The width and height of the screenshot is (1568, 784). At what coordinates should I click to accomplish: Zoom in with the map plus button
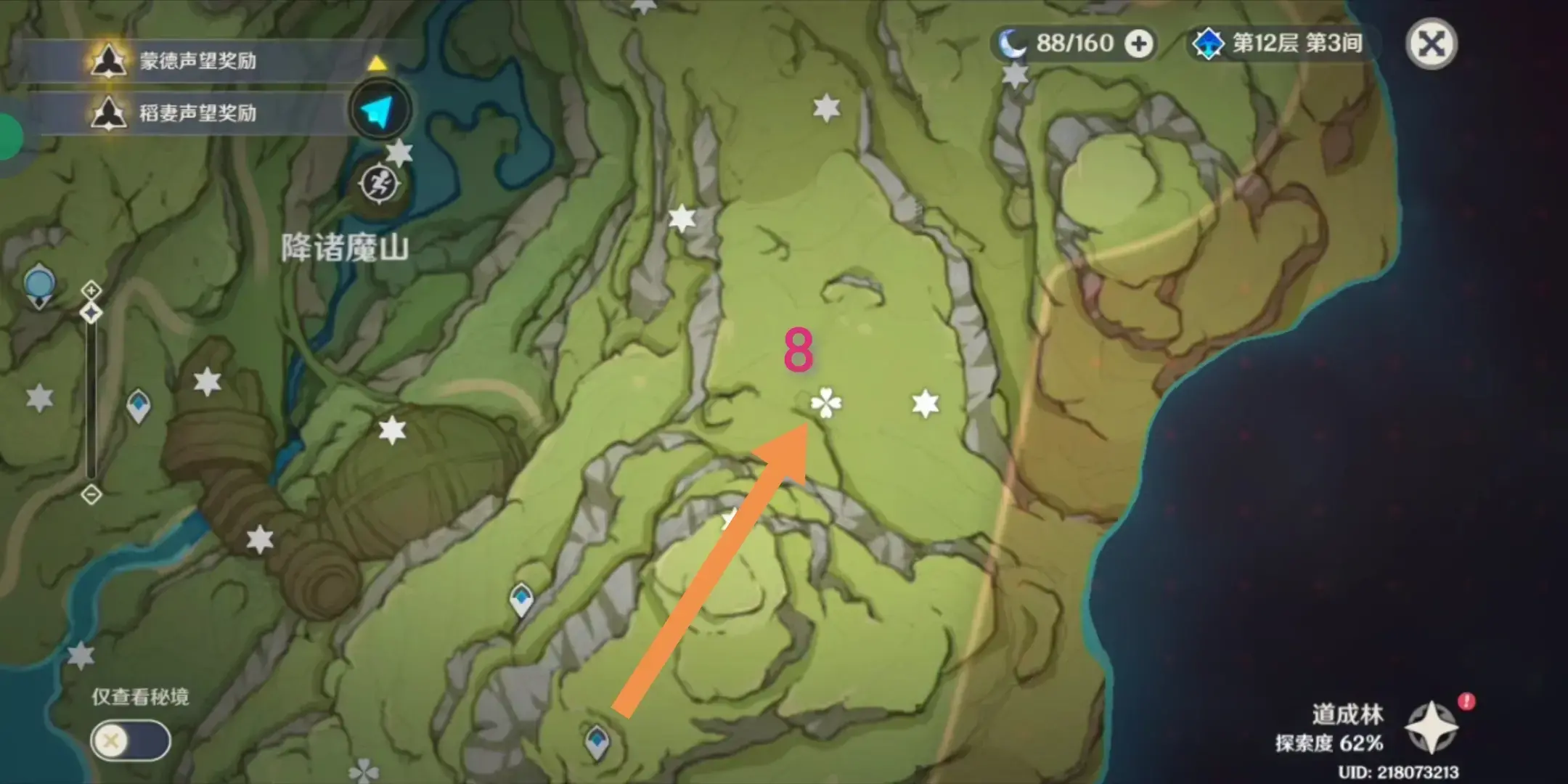pos(91,290)
